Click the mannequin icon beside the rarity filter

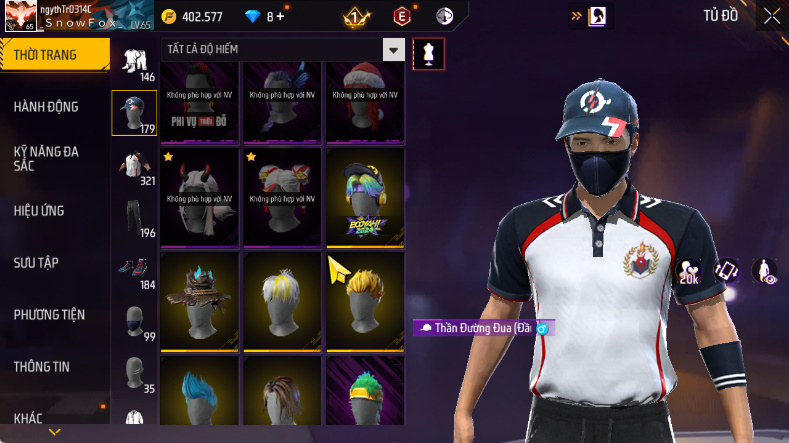[x=428, y=53]
